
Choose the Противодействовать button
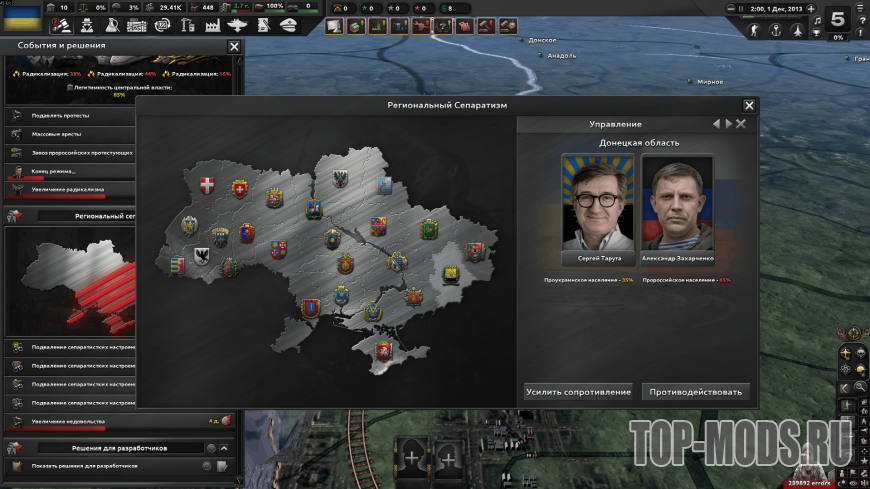[x=696, y=392]
